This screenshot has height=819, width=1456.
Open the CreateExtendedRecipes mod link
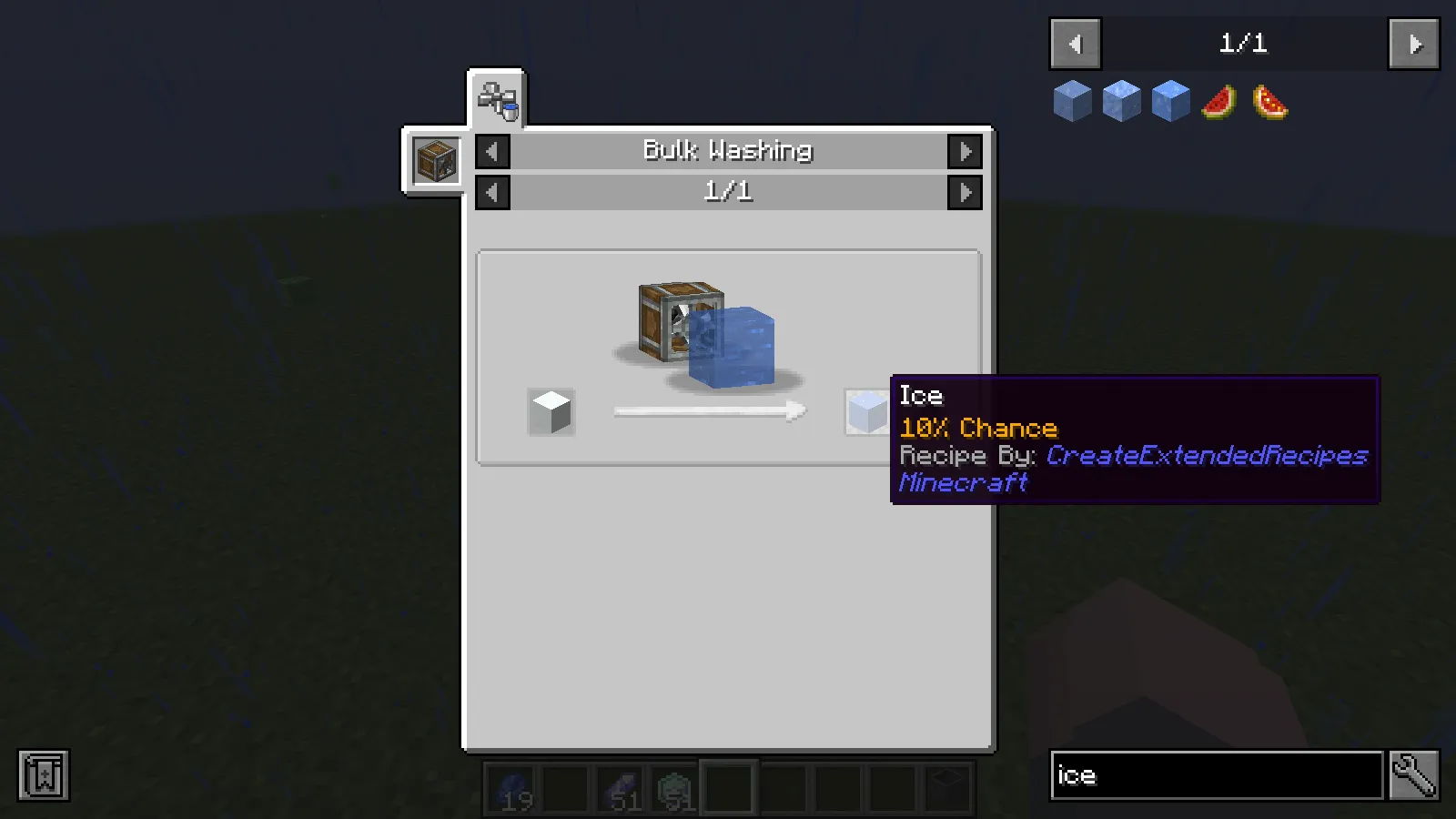point(1206,455)
